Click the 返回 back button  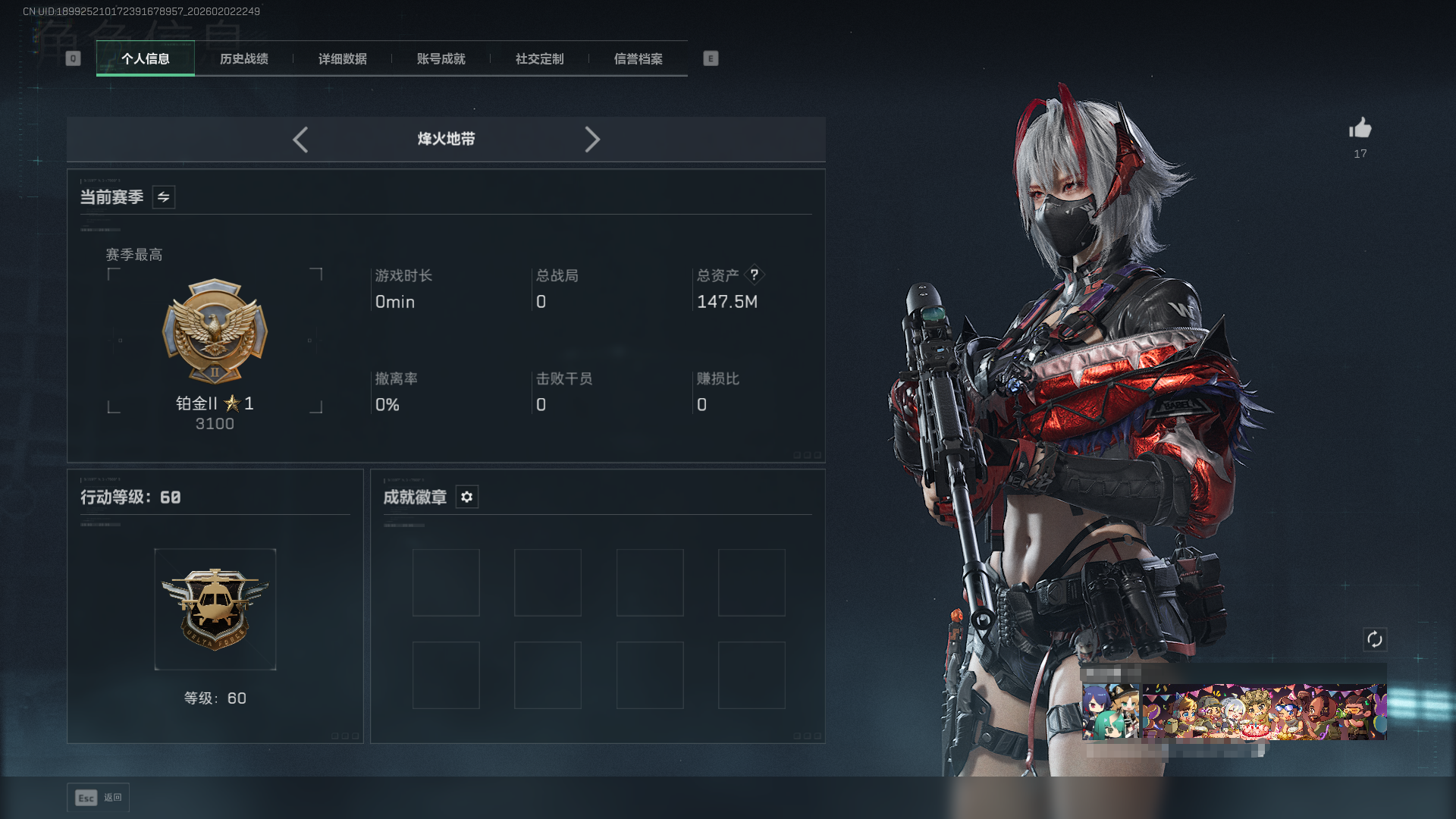coord(99,798)
